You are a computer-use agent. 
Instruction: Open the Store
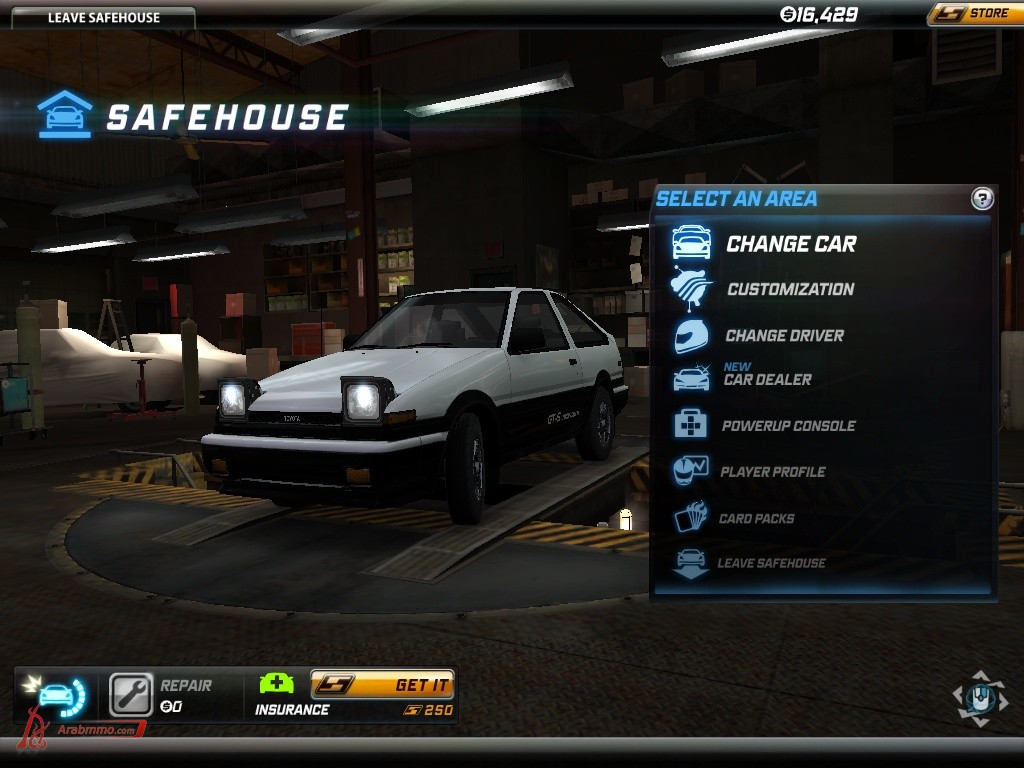click(x=970, y=14)
